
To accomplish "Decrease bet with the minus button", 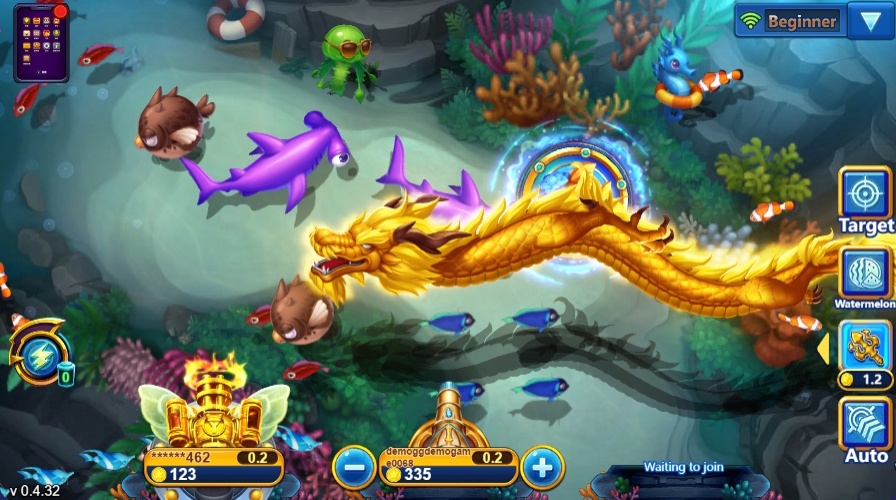I will (354, 467).
